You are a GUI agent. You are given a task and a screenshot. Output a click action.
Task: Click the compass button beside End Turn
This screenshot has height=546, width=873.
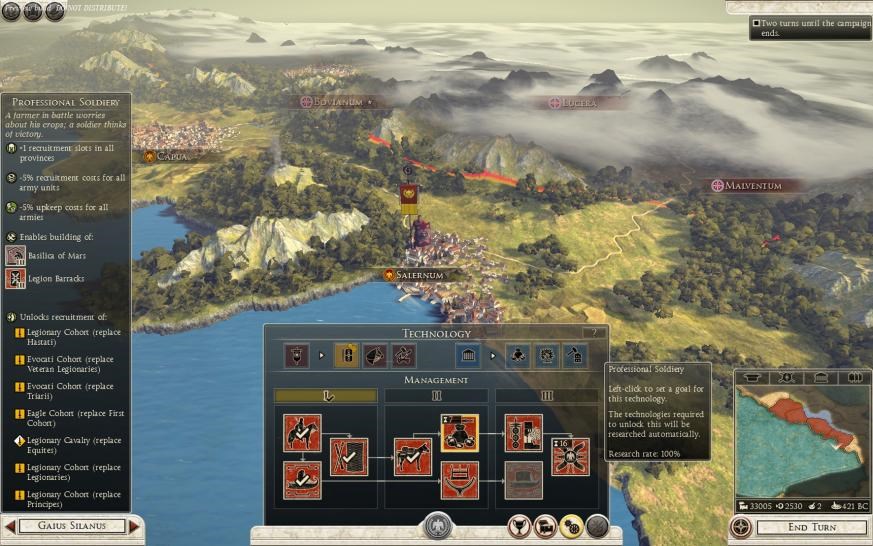[x=741, y=527]
